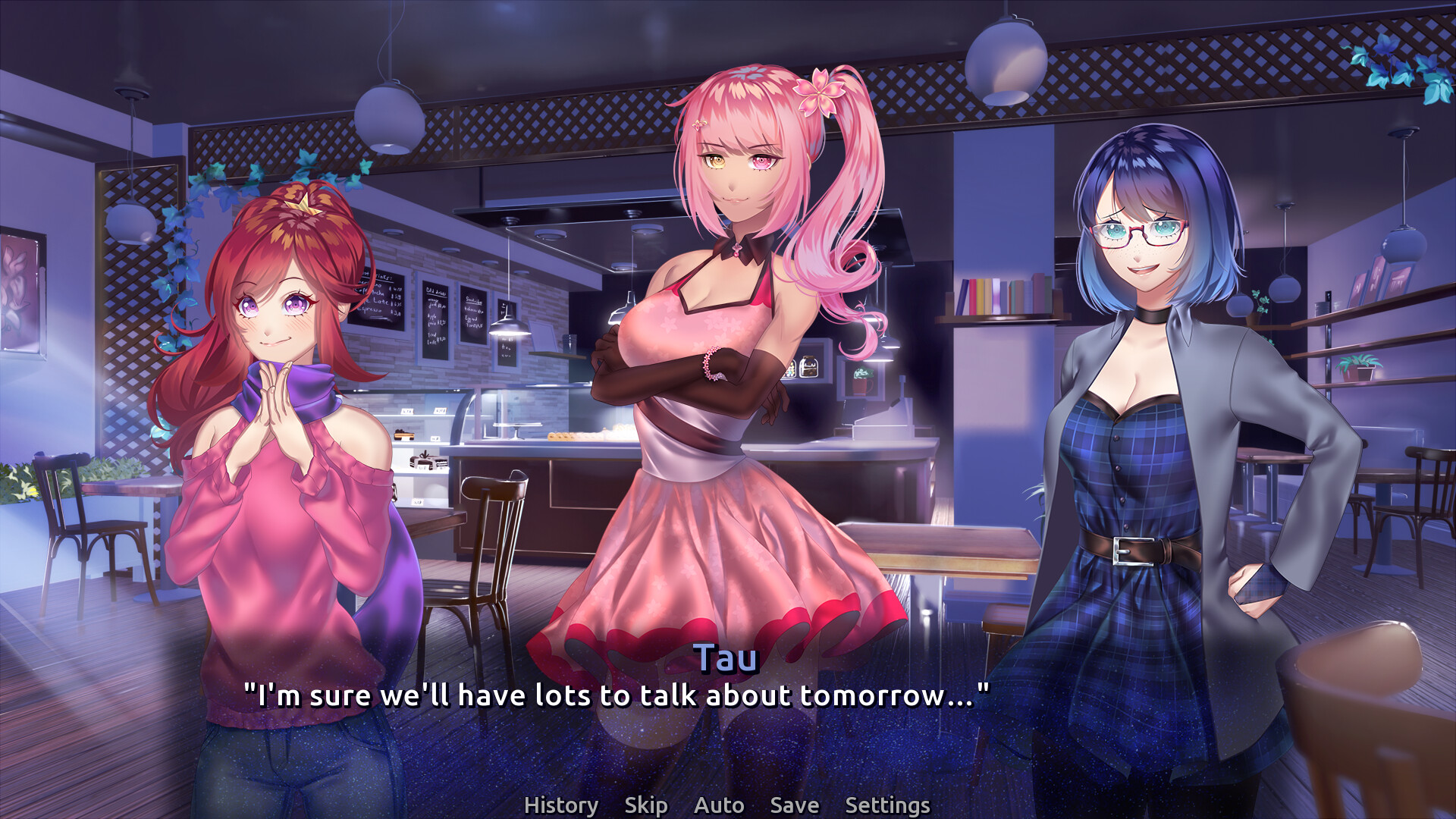1456x819 pixels.
Task: Open the Settings menu
Action: tap(886, 805)
